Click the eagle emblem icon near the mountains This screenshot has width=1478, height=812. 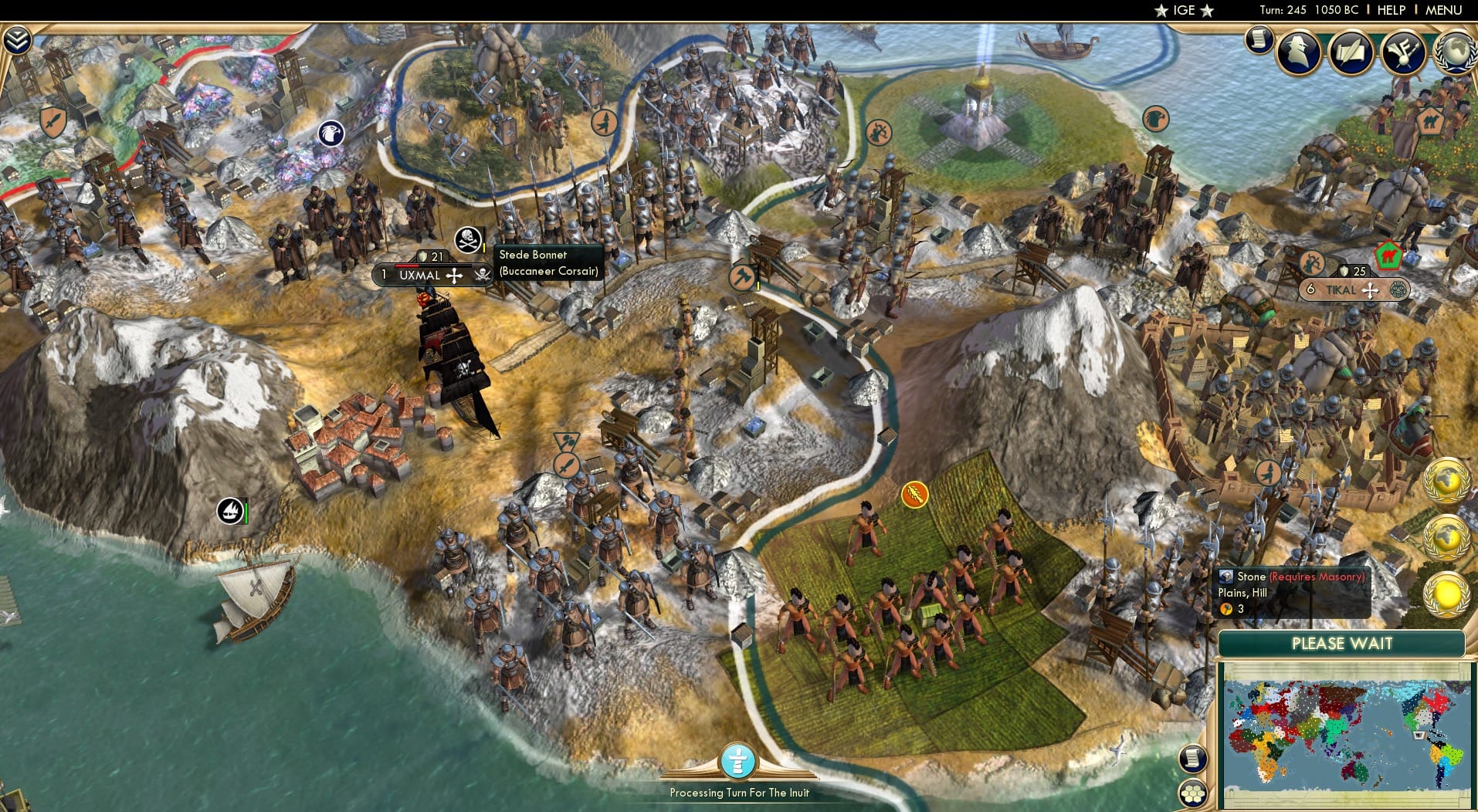pos(330,133)
